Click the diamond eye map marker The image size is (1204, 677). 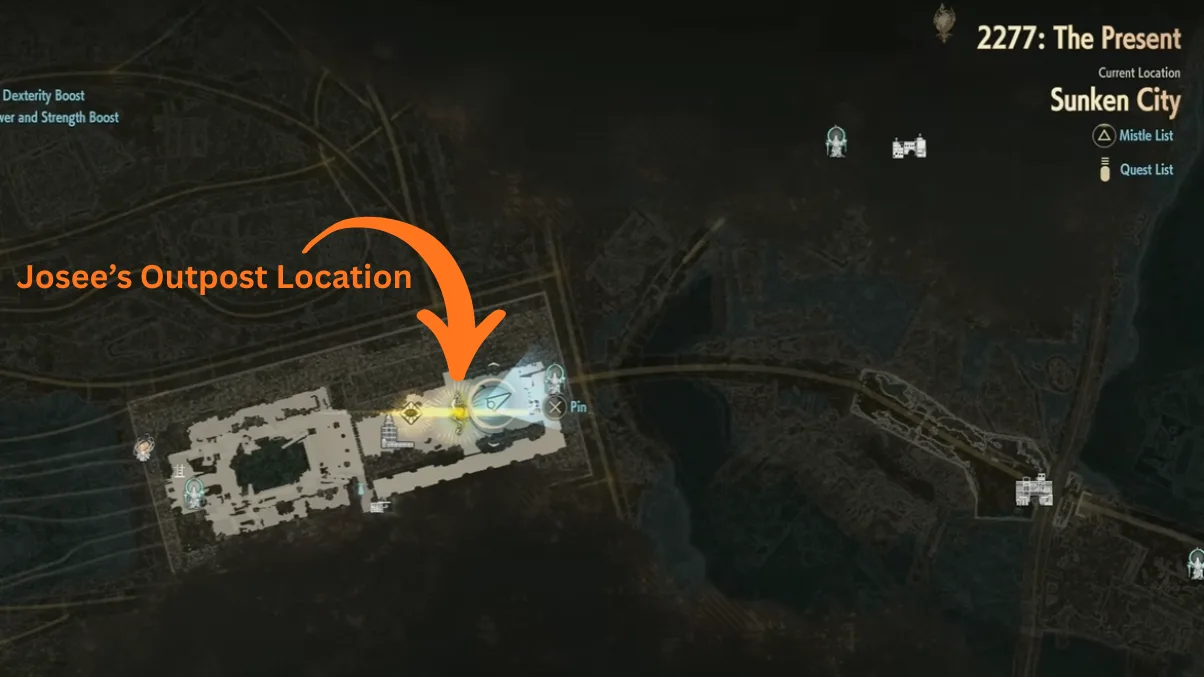(x=410, y=411)
